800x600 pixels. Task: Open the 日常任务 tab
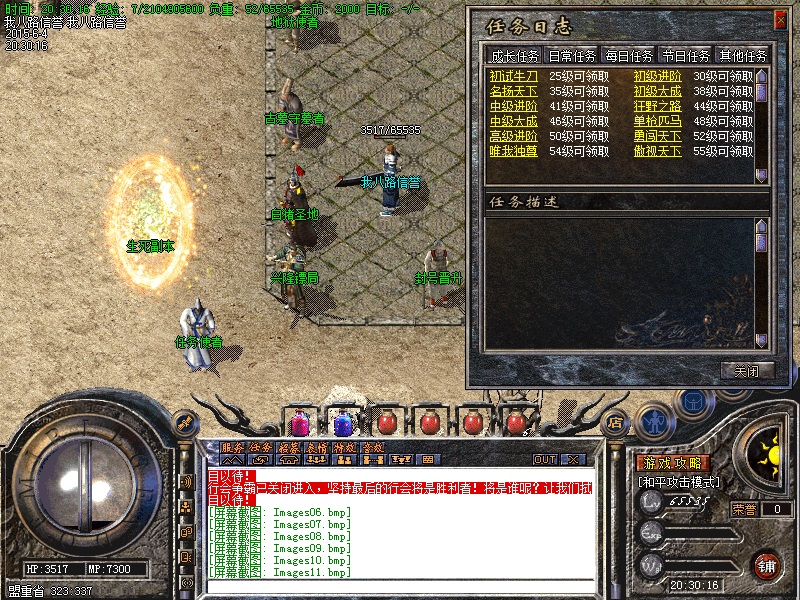click(572, 56)
